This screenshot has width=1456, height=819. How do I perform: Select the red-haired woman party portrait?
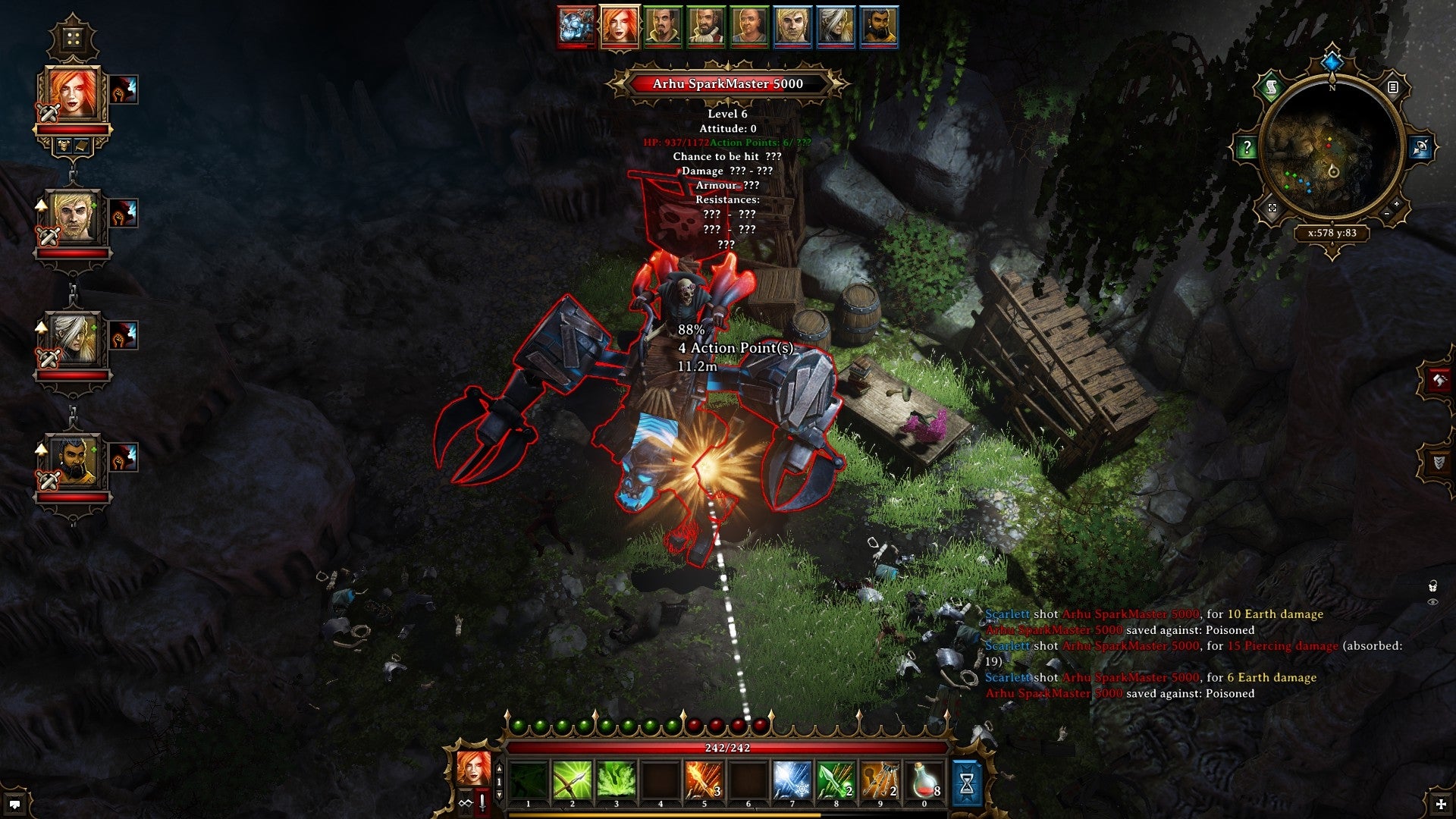(73, 96)
